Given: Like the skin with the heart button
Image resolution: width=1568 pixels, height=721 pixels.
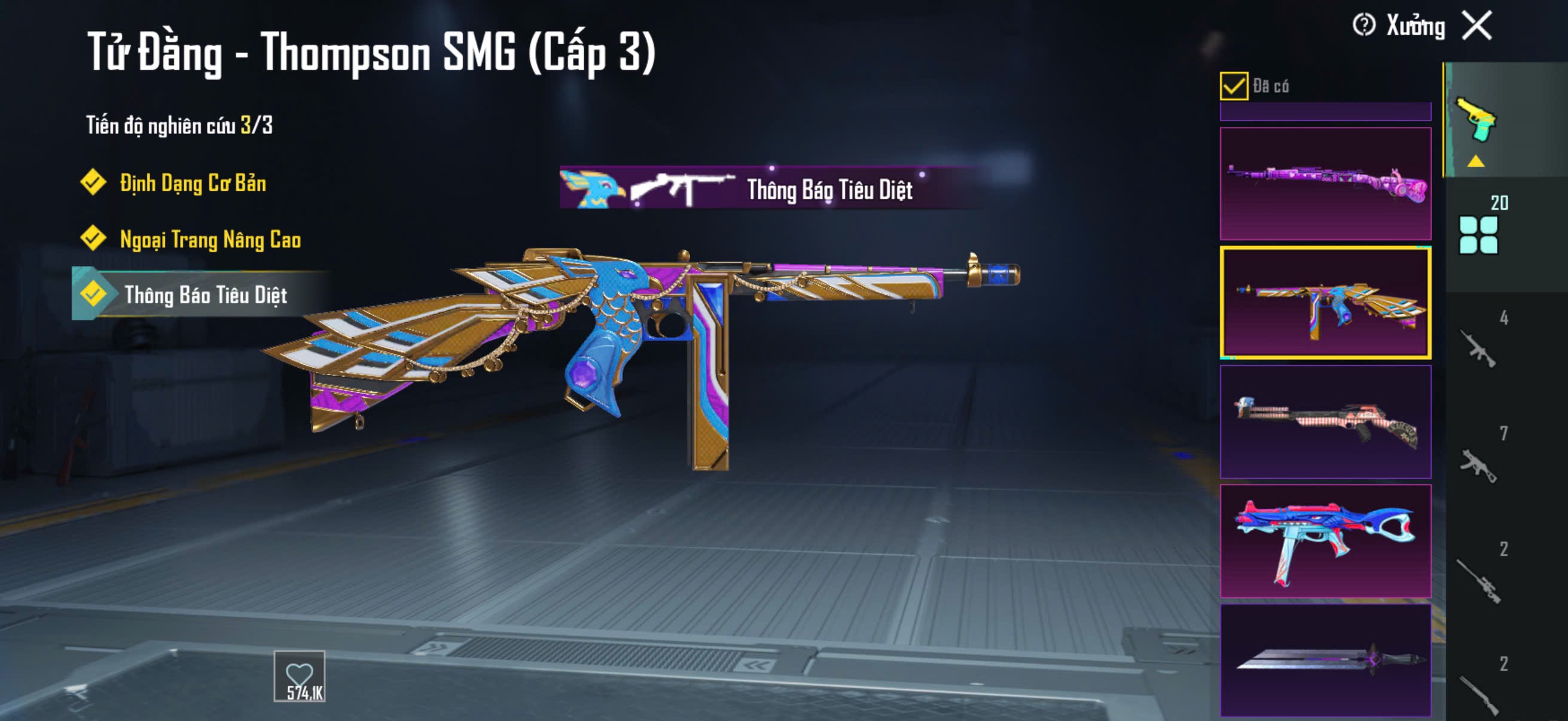Looking at the screenshot, I should [x=300, y=676].
